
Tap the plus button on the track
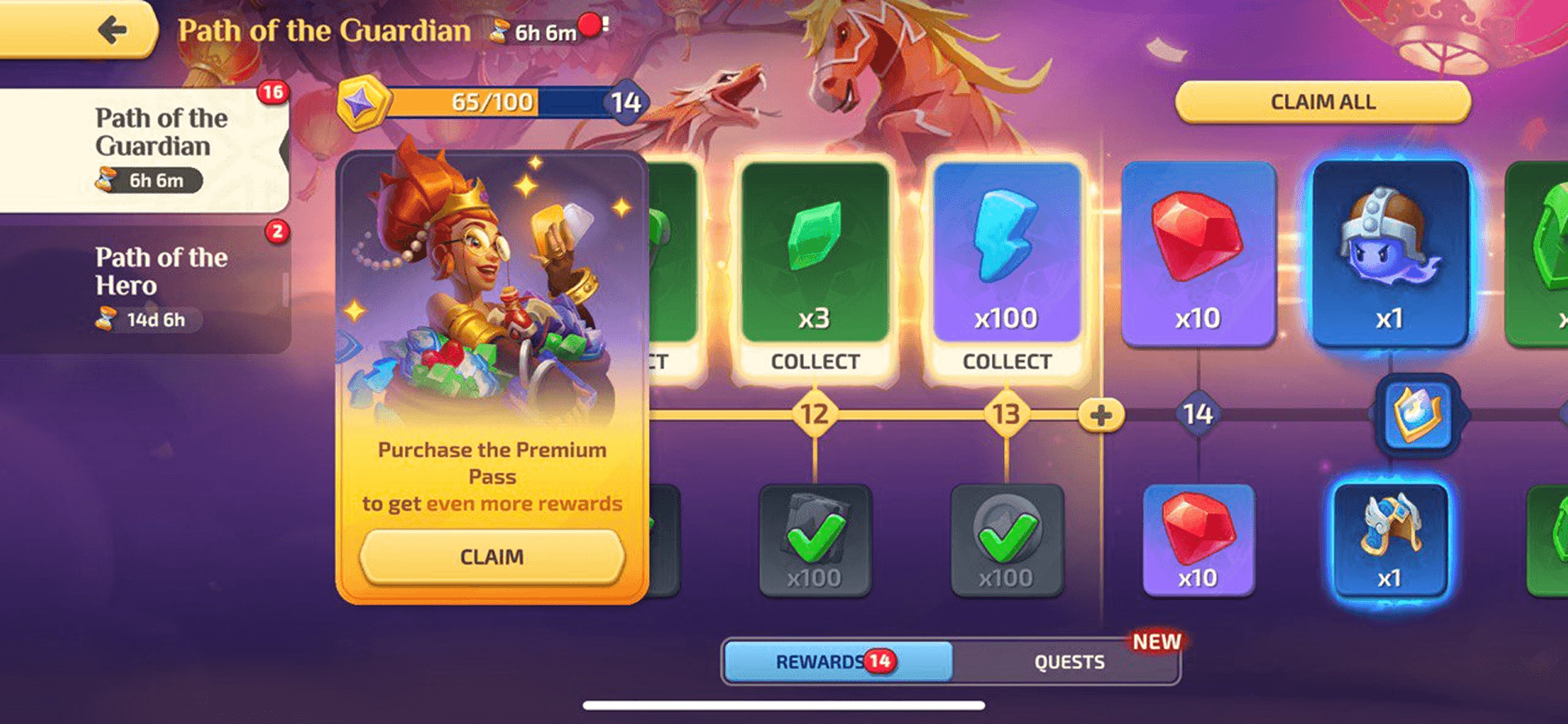(x=1100, y=415)
